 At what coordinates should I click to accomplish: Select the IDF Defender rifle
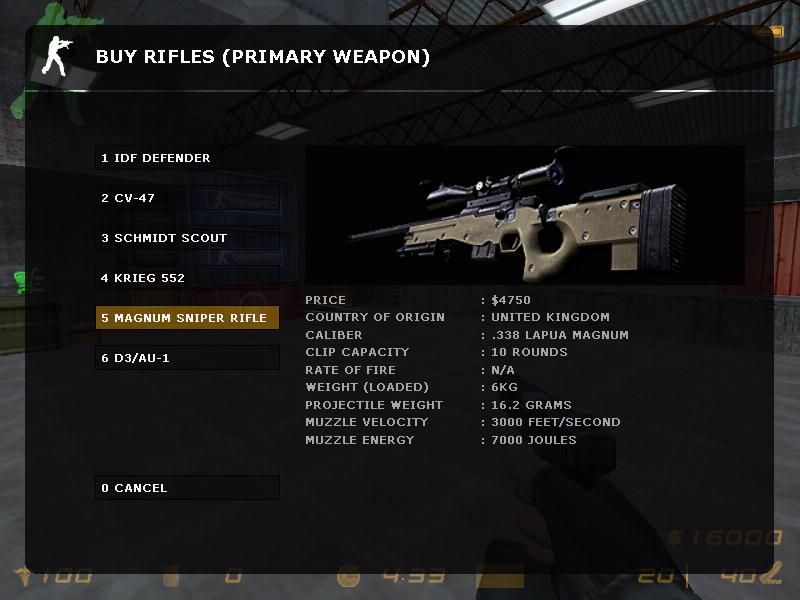(187, 158)
